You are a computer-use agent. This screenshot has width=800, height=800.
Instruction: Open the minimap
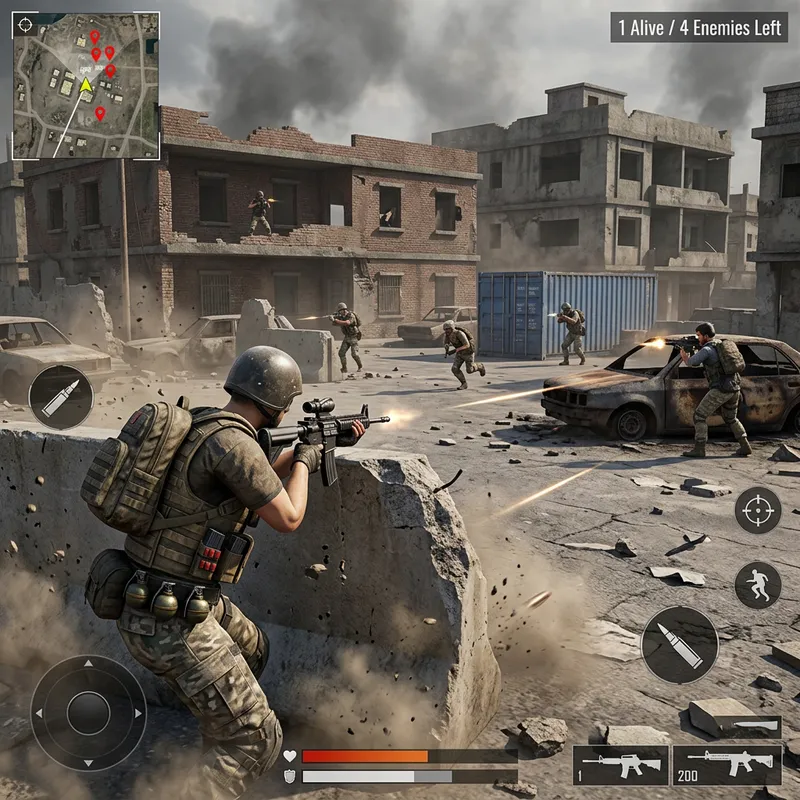86,86
